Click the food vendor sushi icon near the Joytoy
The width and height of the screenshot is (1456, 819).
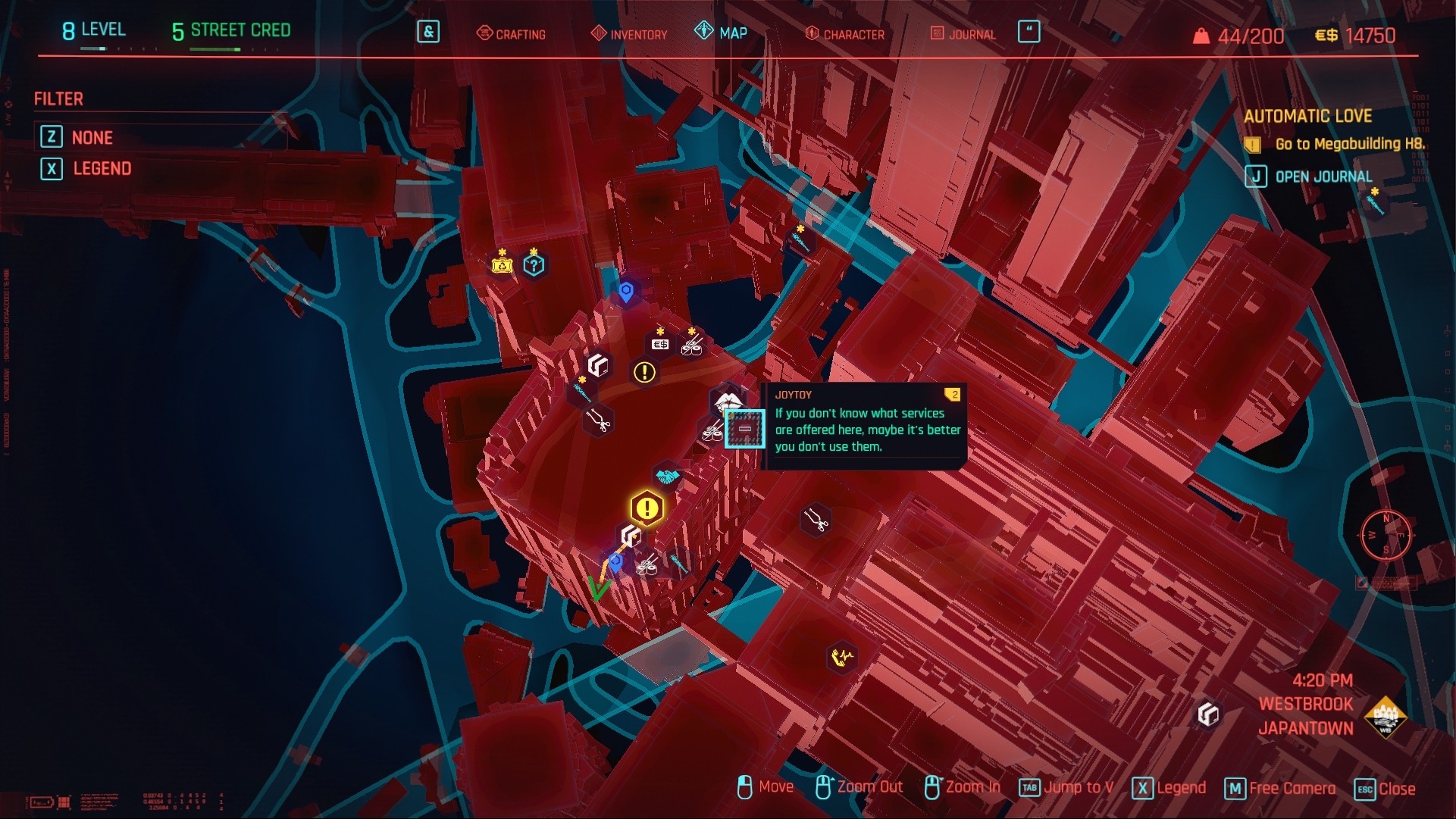tap(712, 434)
